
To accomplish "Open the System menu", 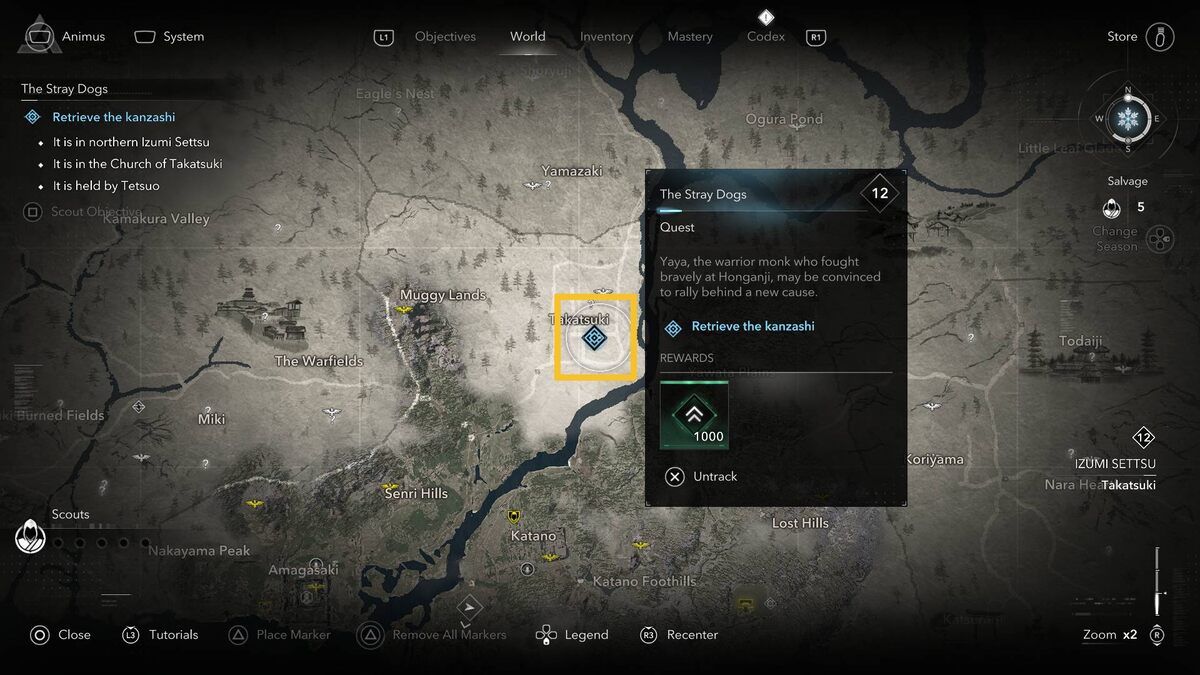I will click(x=170, y=37).
